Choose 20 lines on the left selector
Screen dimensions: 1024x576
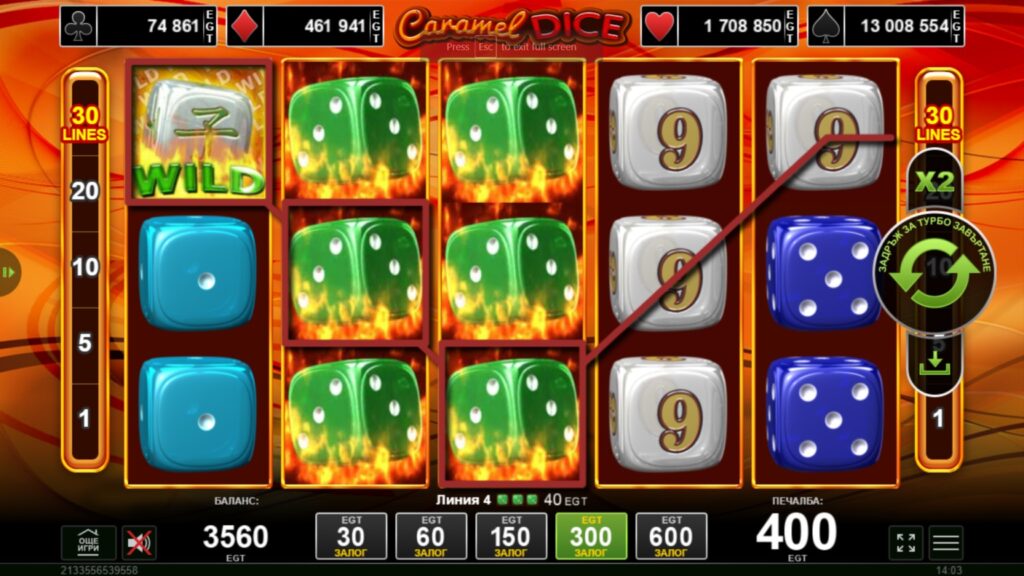(x=85, y=191)
